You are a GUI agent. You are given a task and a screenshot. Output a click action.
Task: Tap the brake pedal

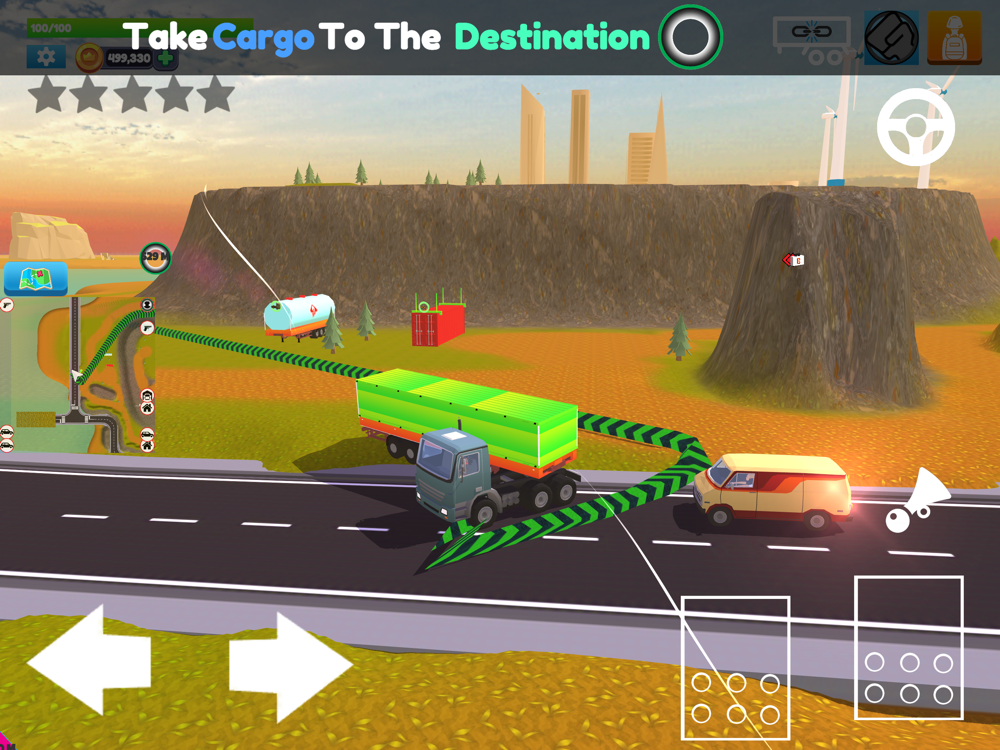click(x=735, y=667)
